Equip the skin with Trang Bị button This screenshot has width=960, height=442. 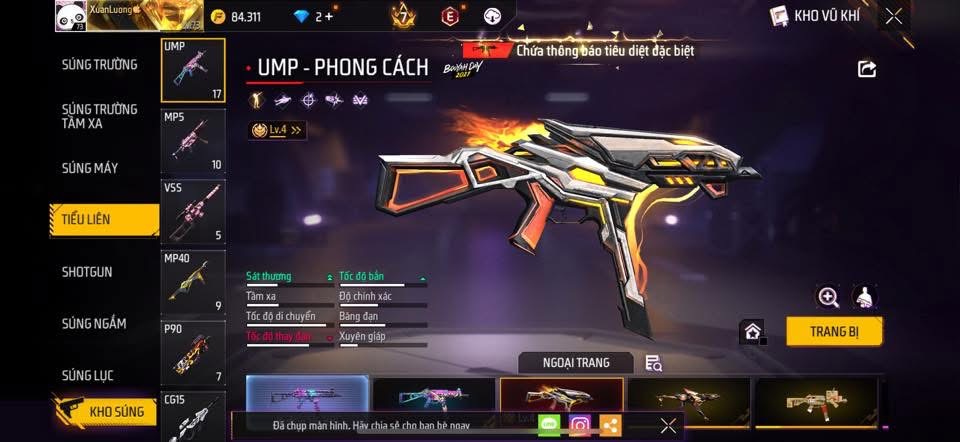[834, 331]
